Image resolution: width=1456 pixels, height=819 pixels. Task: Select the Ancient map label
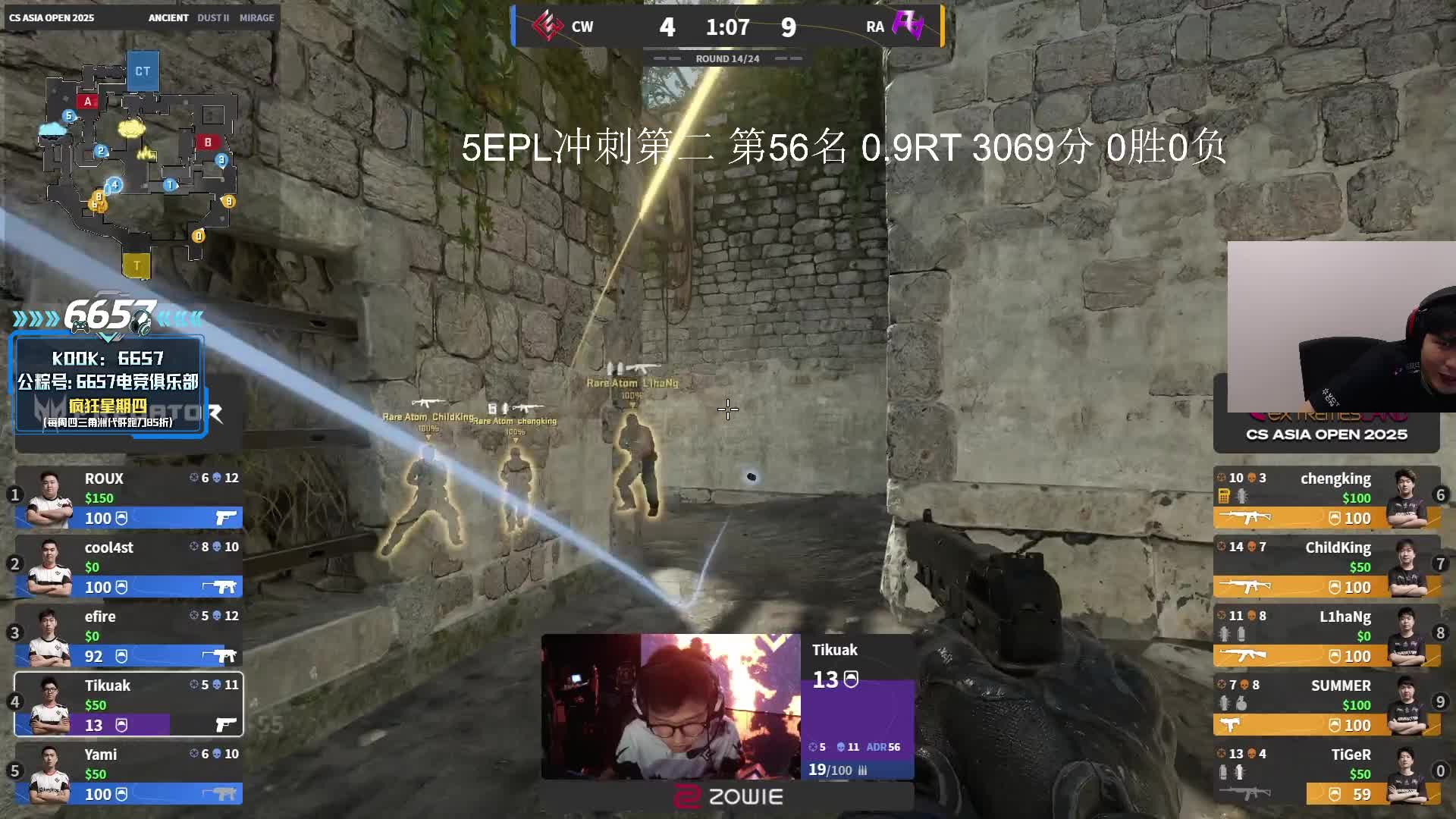168,17
